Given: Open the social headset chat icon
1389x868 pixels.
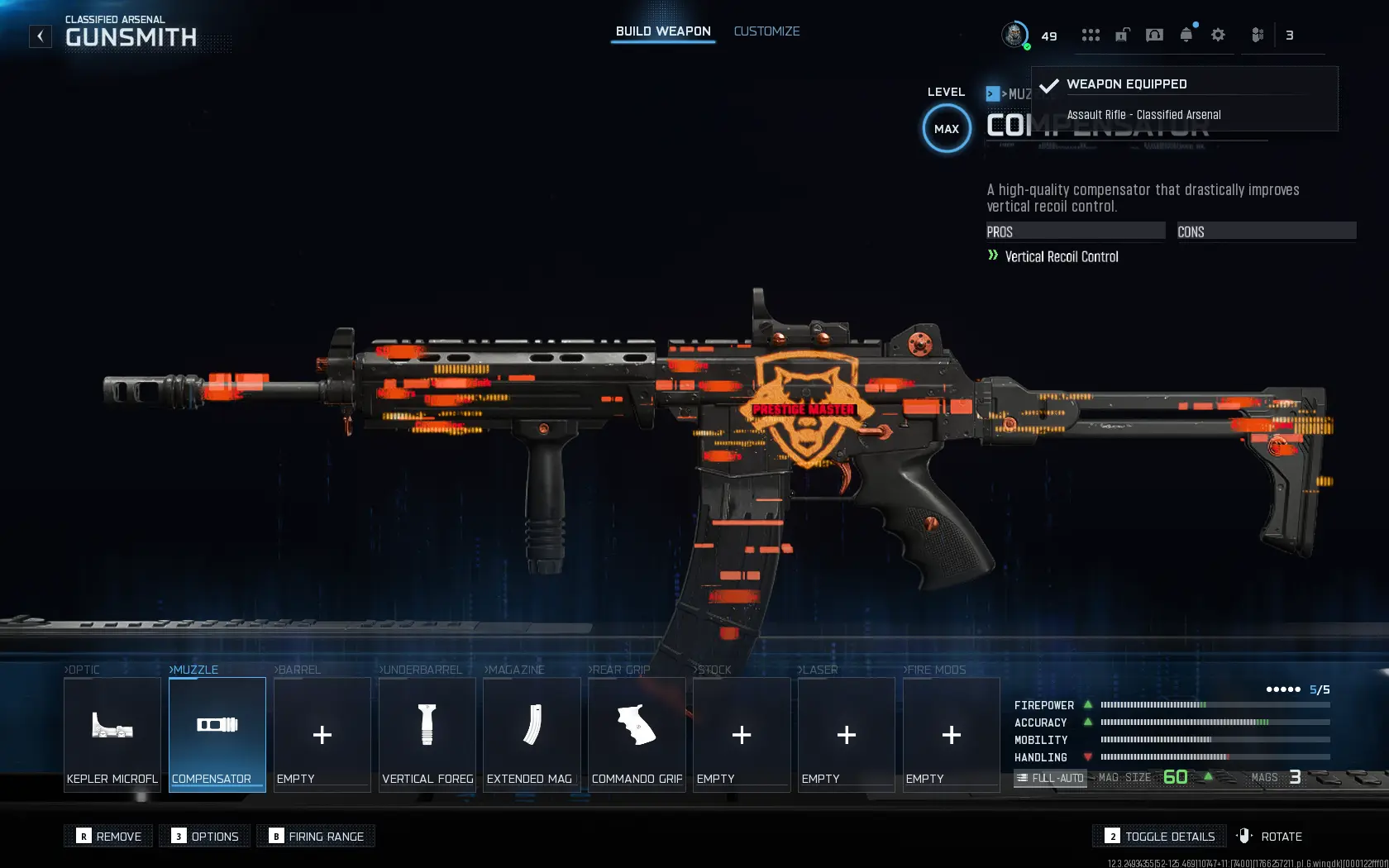Looking at the screenshot, I should coord(1154,35).
